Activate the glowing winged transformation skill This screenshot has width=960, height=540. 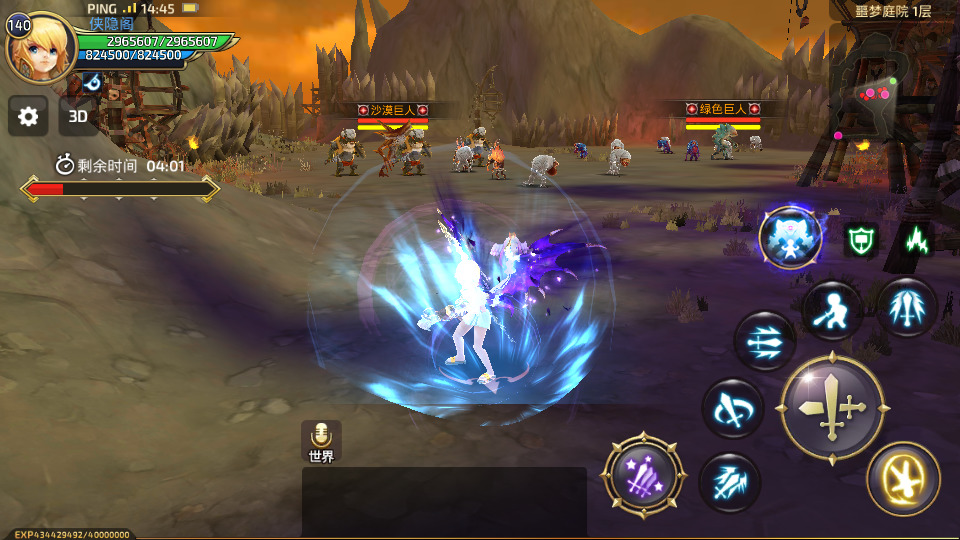790,238
